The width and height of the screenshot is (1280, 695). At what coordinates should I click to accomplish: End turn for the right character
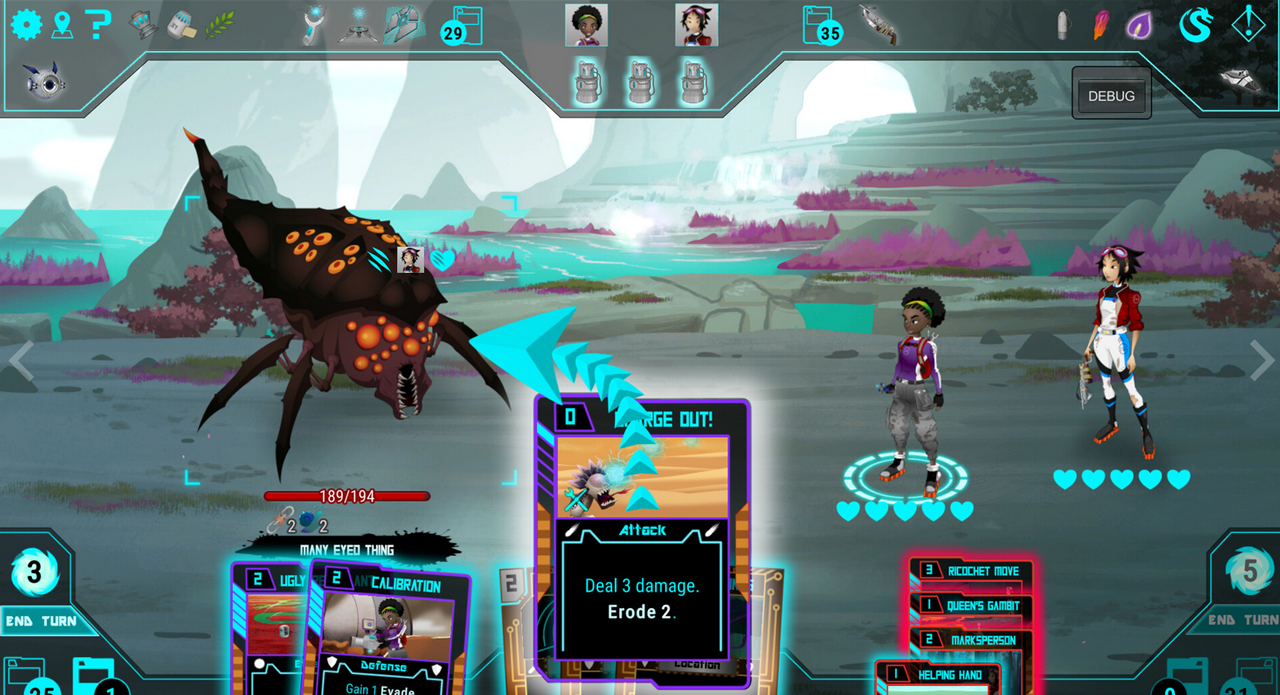point(1242,620)
